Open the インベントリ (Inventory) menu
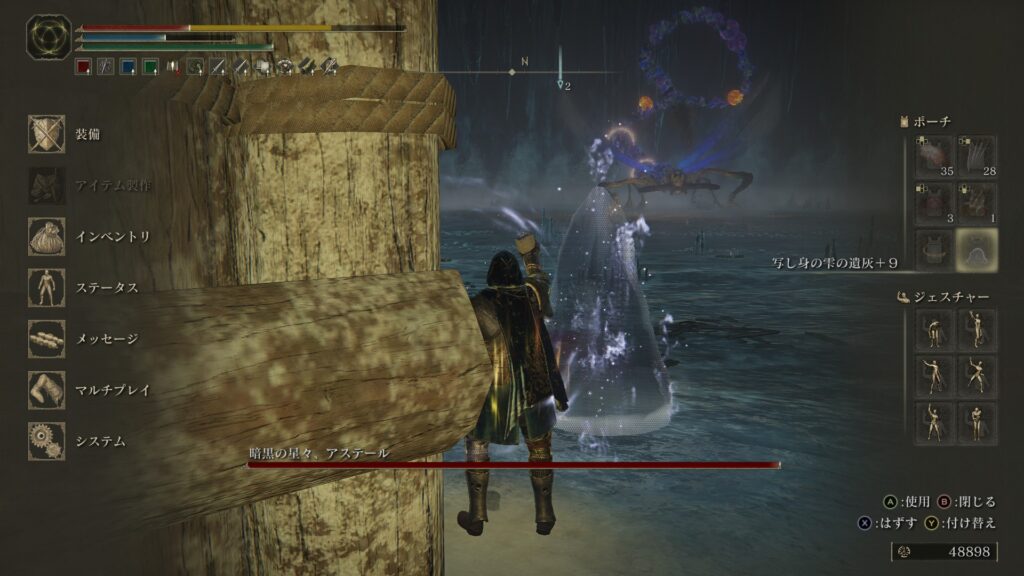The width and height of the screenshot is (1024, 576). (47, 236)
